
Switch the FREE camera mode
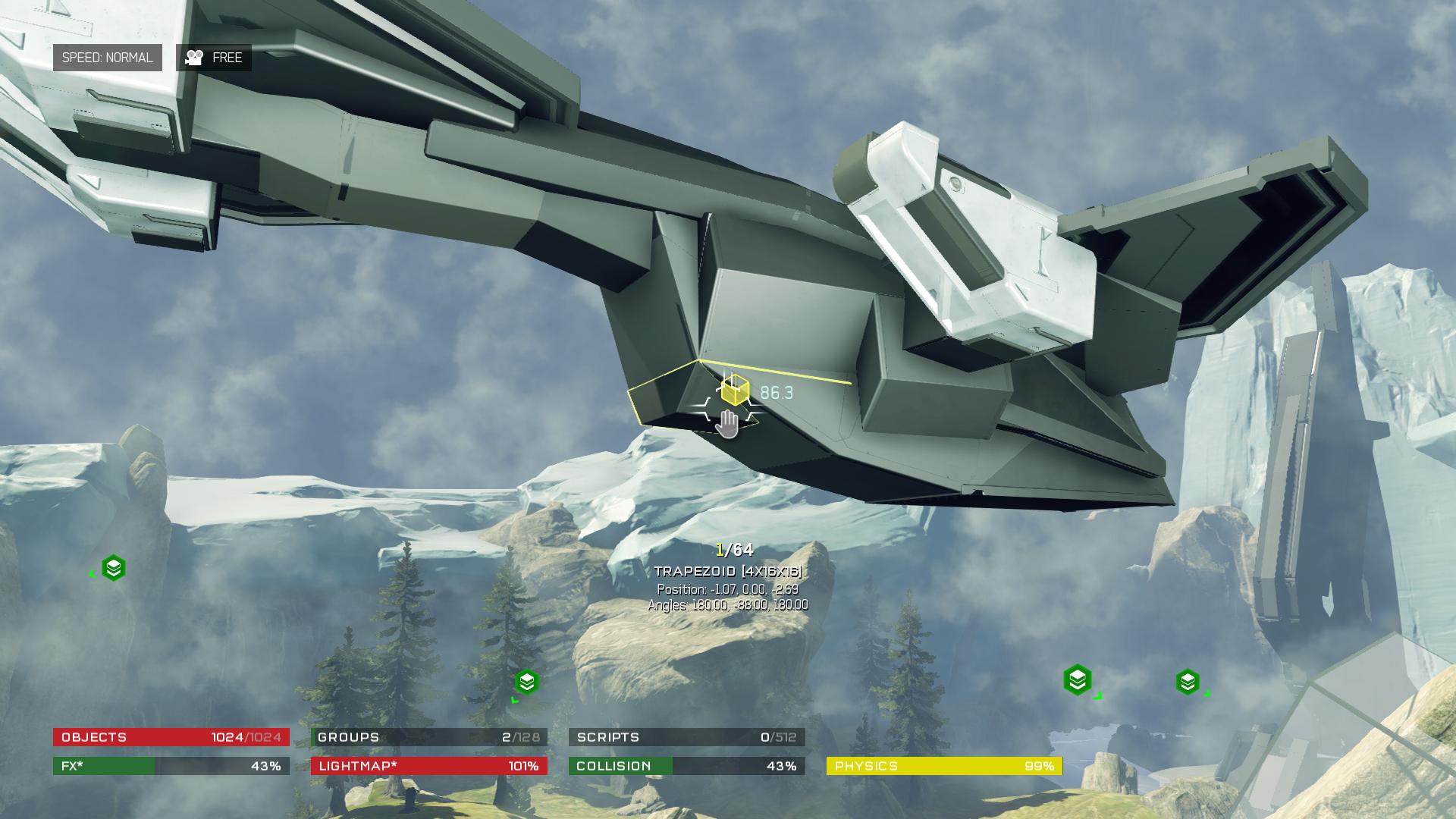pyautogui.click(x=214, y=58)
